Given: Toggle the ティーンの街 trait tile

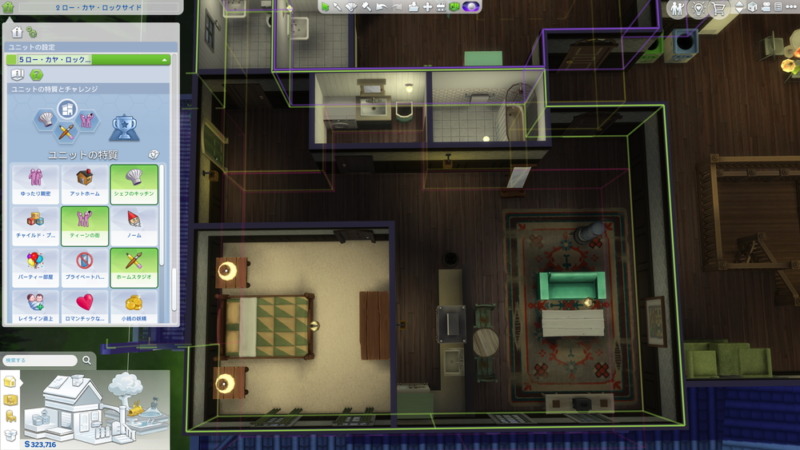Looking at the screenshot, I should pyautogui.click(x=85, y=225).
